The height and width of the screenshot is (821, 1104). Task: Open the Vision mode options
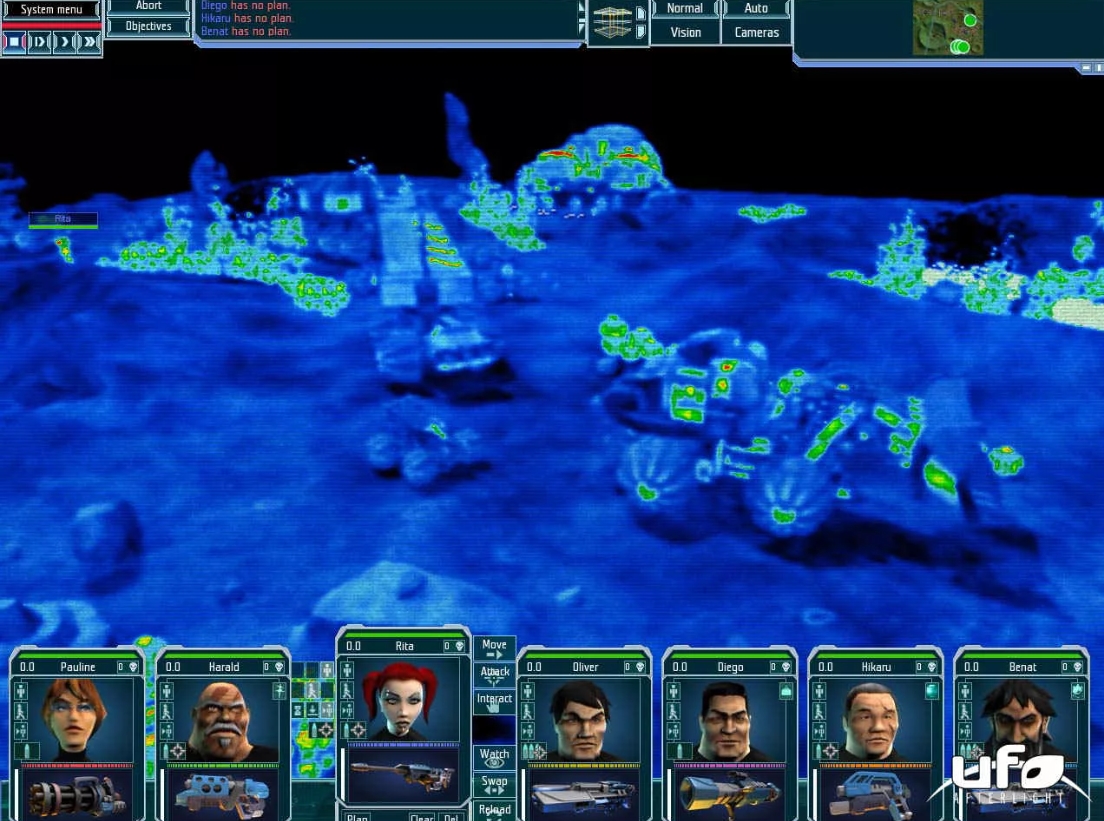tap(685, 32)
